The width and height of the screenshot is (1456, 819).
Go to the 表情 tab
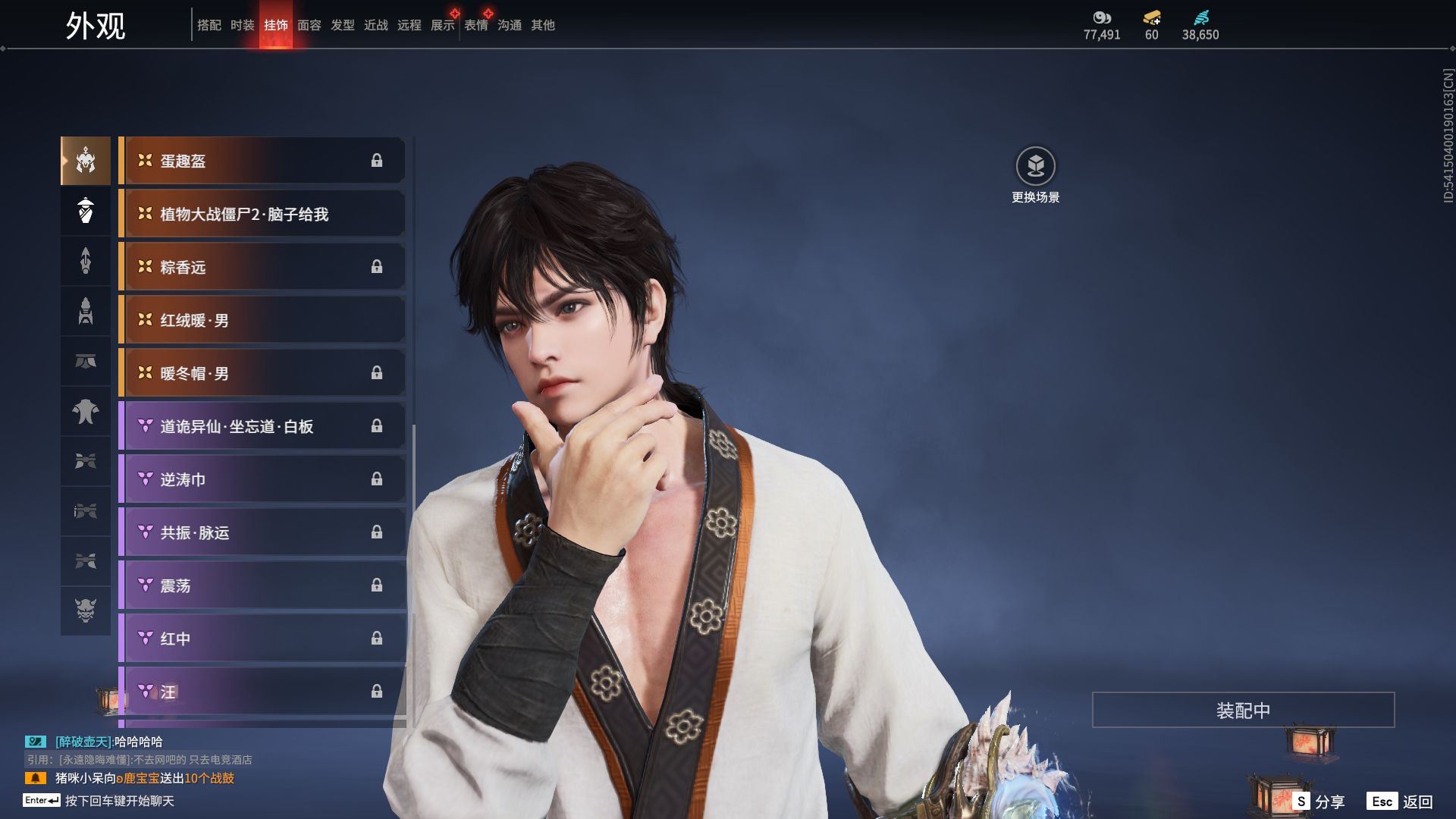(x=475, y=25)
